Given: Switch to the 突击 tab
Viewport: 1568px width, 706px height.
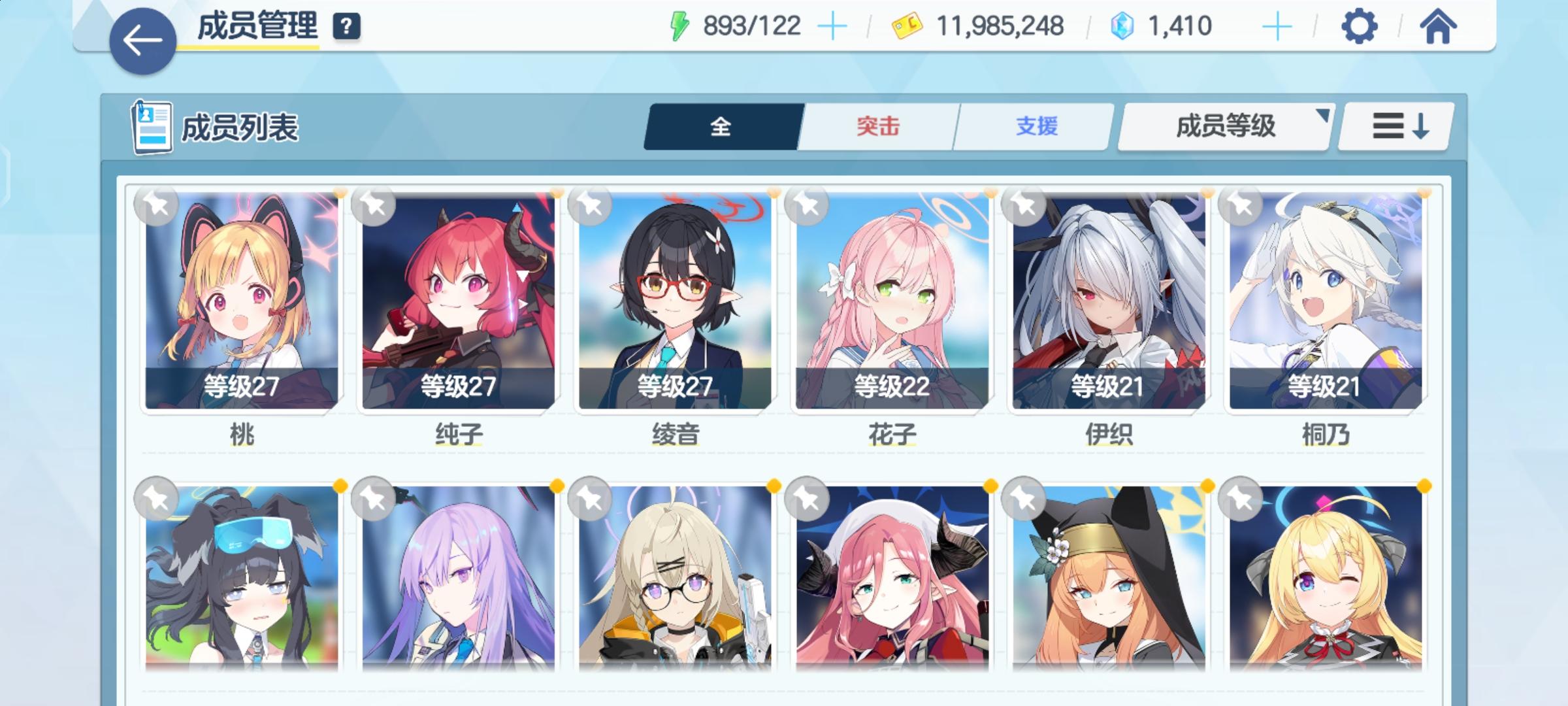Looking at the screenshot, I should 876,127.
